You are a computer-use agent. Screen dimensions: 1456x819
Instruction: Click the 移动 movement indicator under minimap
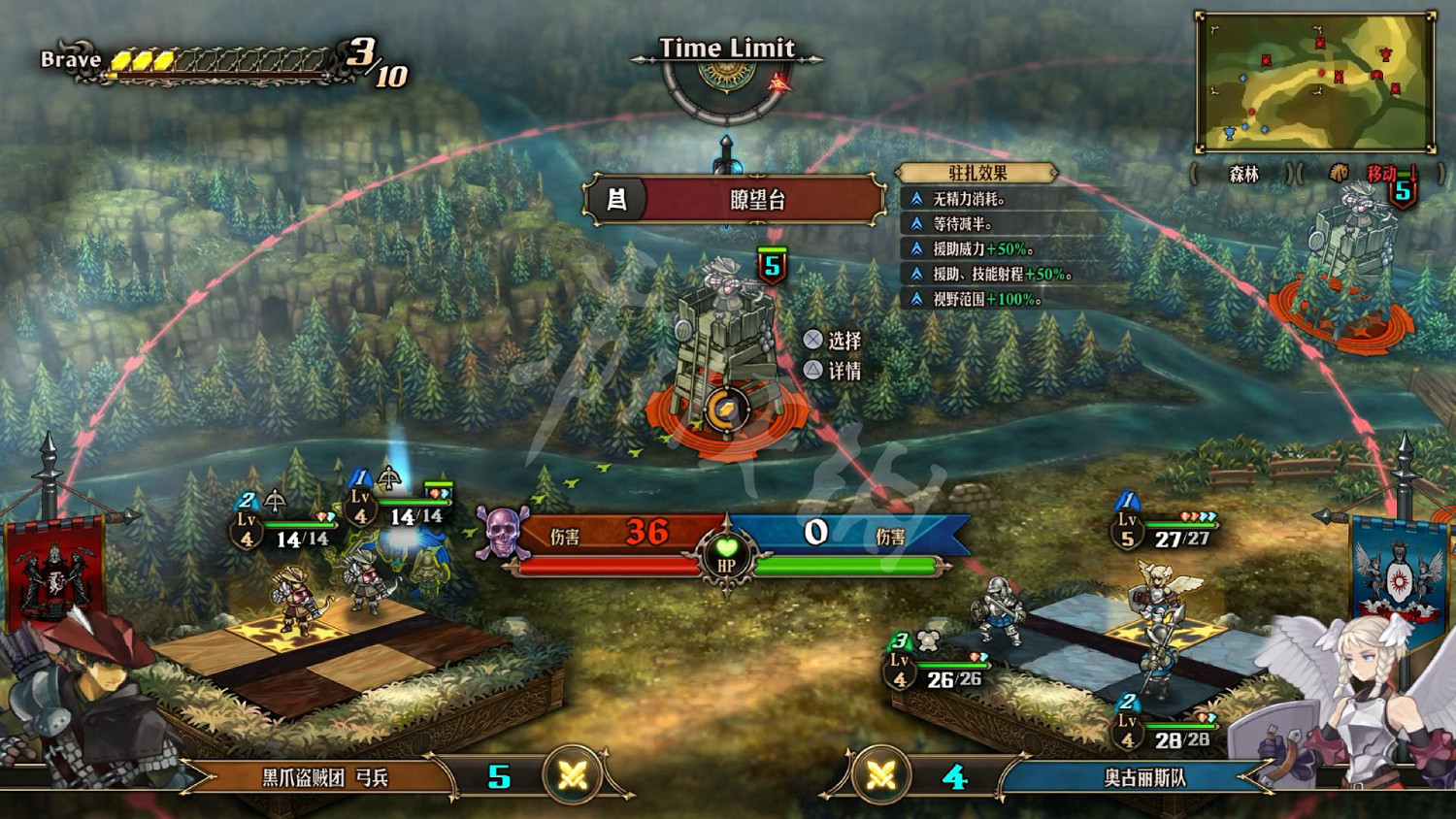pos(1380,174)
